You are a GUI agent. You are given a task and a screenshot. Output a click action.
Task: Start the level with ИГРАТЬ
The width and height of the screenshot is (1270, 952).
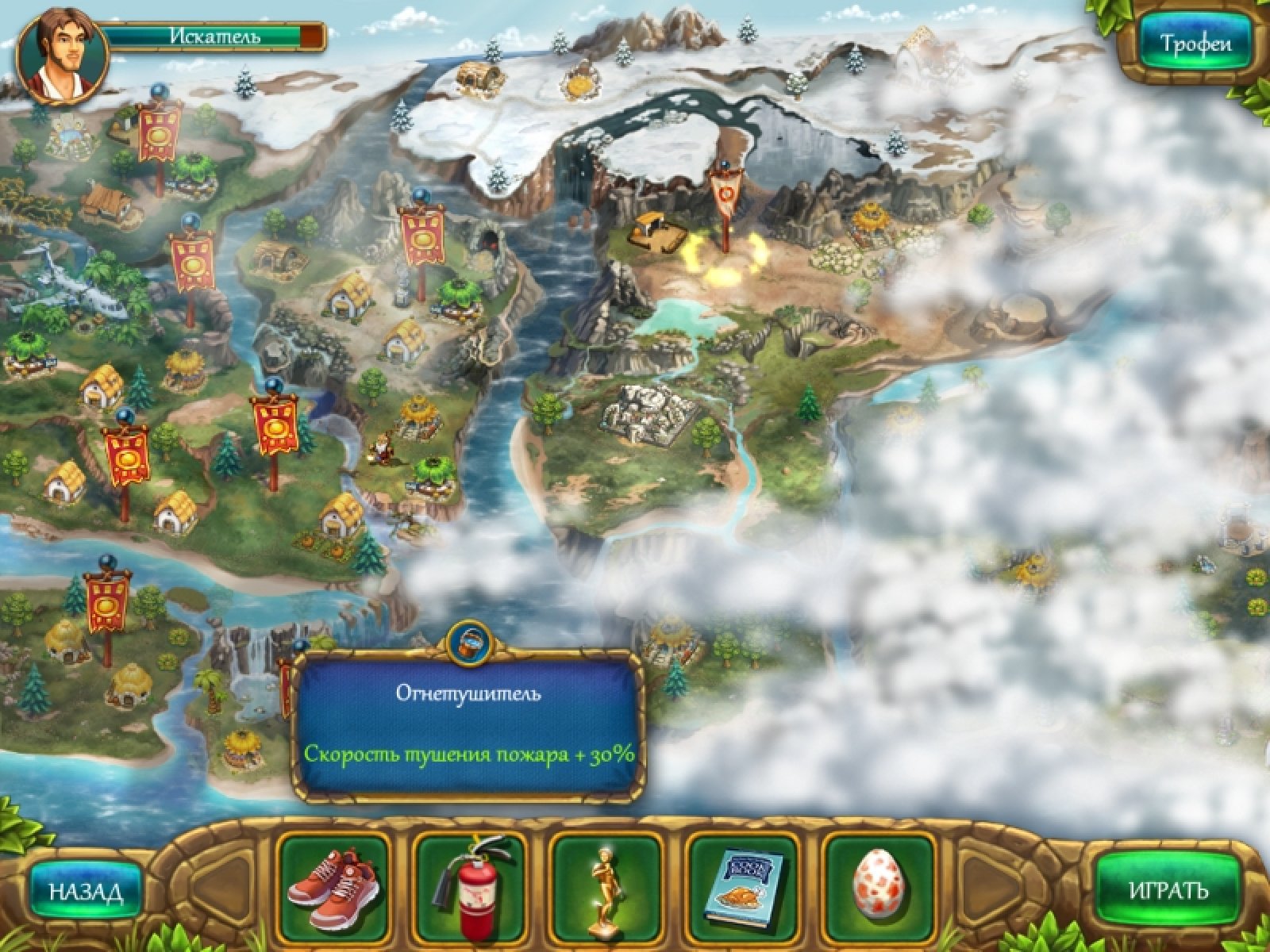(x=1168, y=889)
